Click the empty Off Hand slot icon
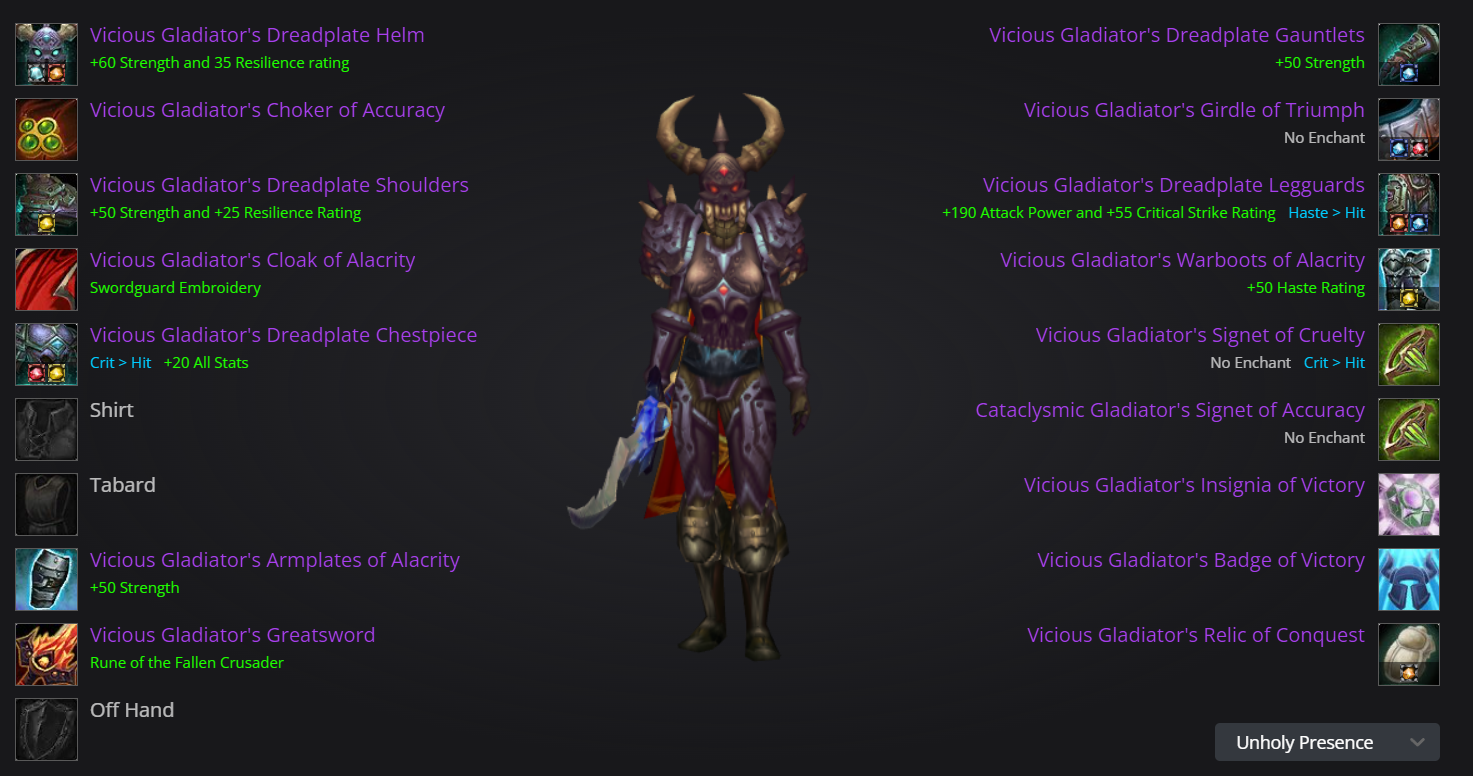The image size is (1473, 776). (x=46, y=729)
